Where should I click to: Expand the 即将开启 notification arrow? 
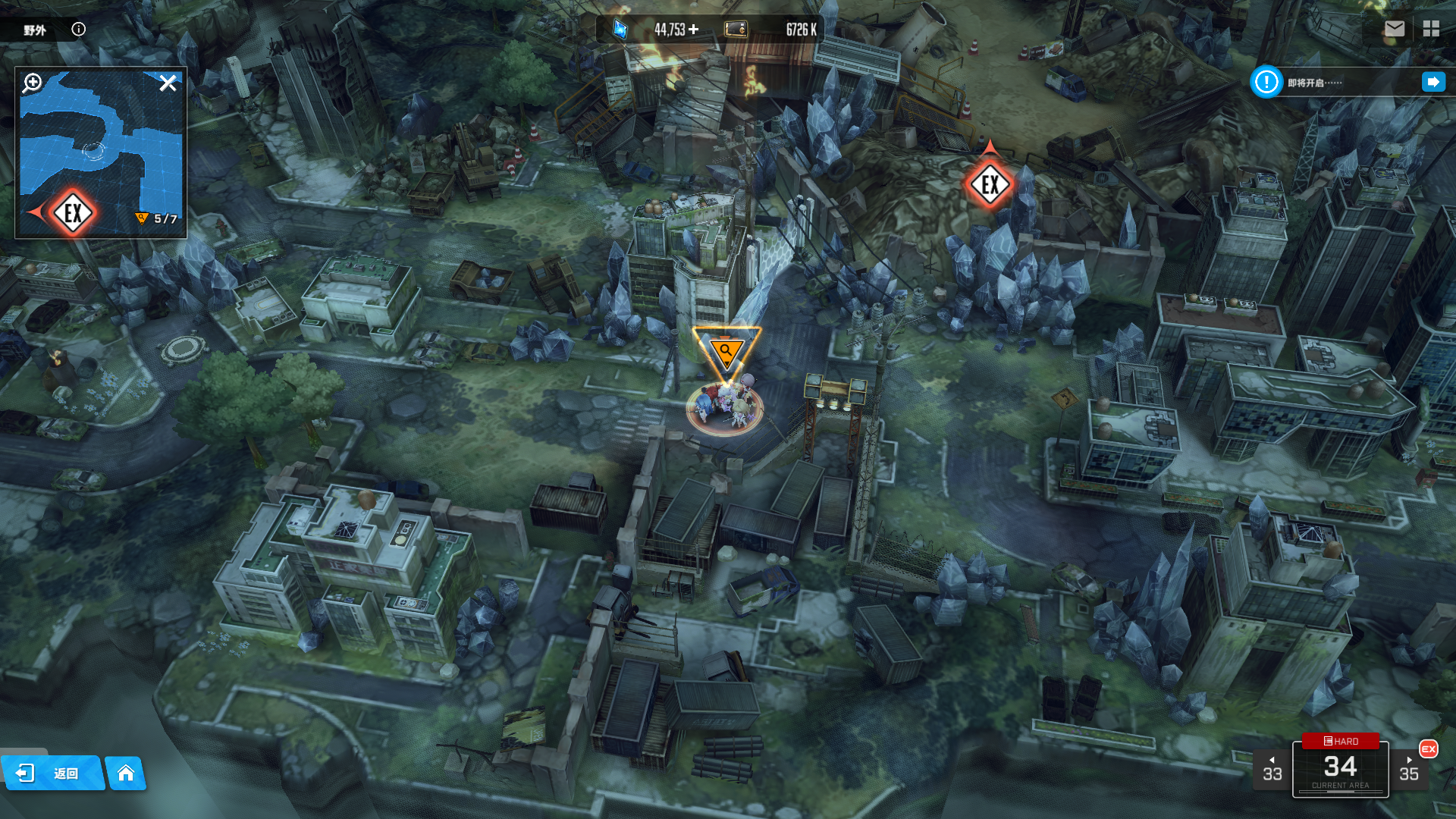[x=1432, y=82]
